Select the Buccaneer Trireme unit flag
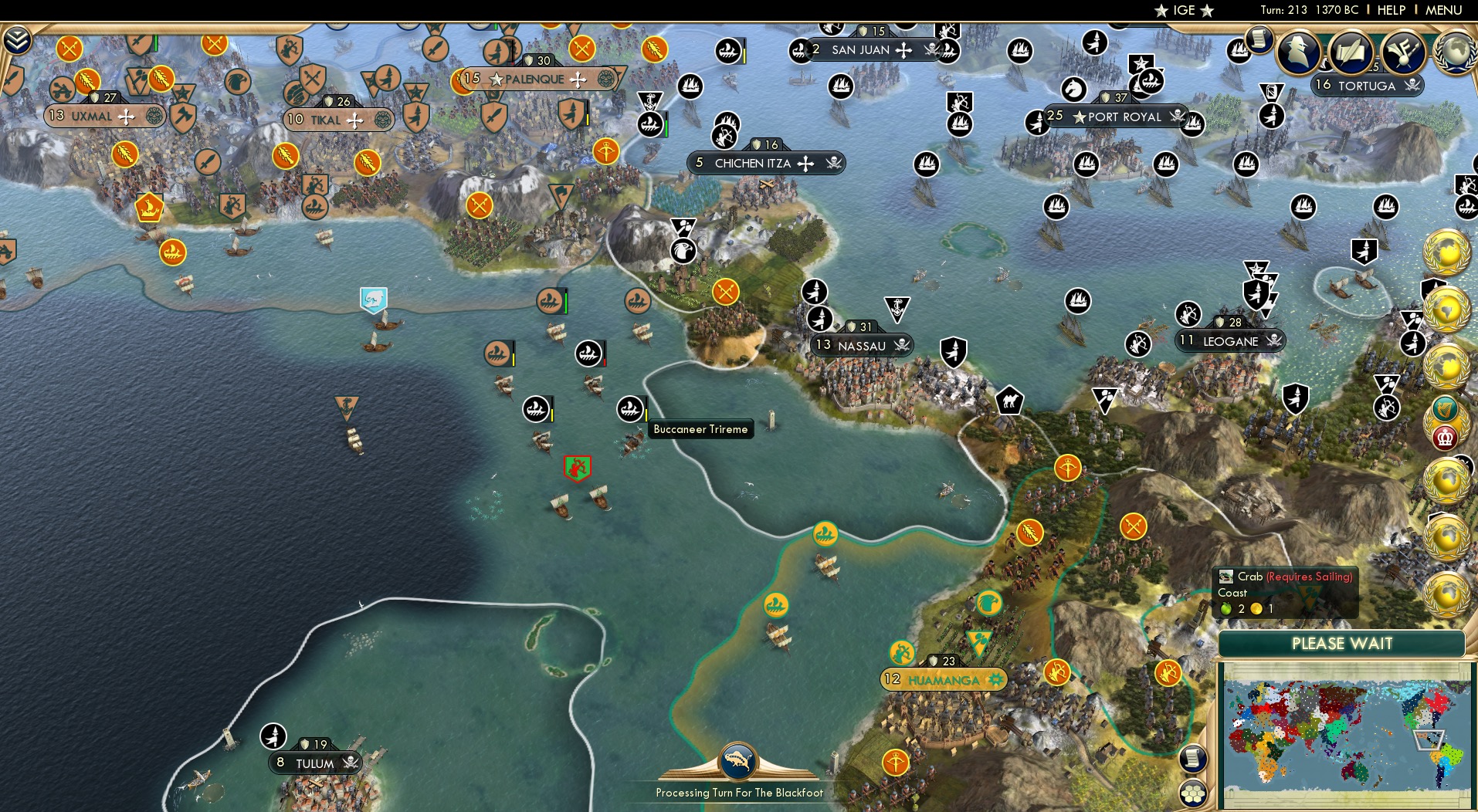 coord(632,408)
